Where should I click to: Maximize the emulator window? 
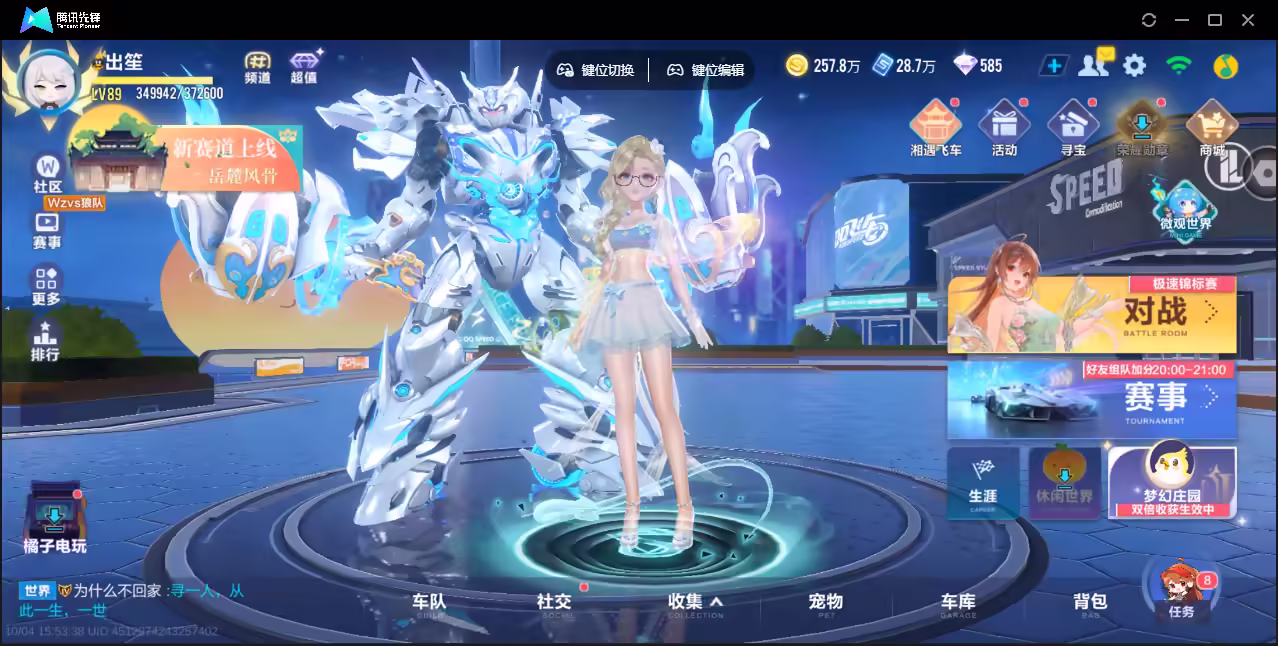[1215, 20]
